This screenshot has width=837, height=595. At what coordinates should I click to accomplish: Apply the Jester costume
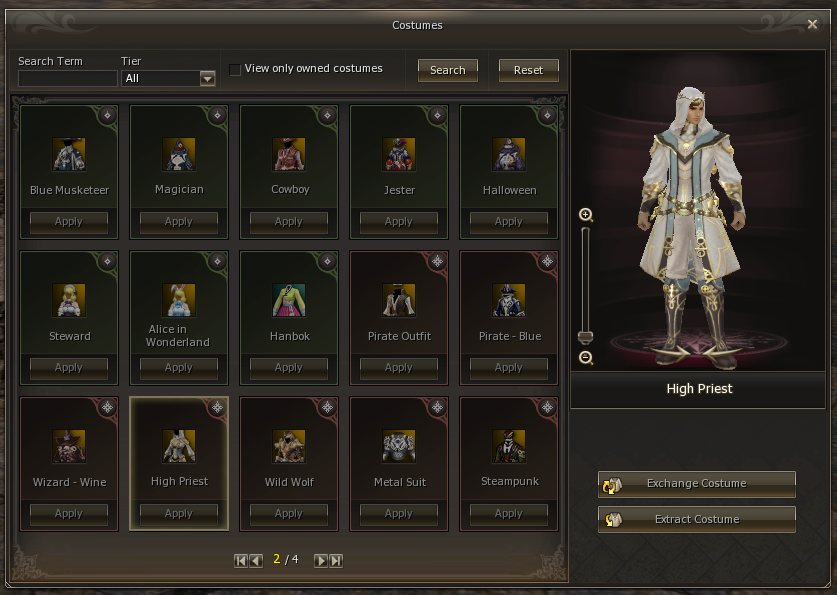point(399,221)
